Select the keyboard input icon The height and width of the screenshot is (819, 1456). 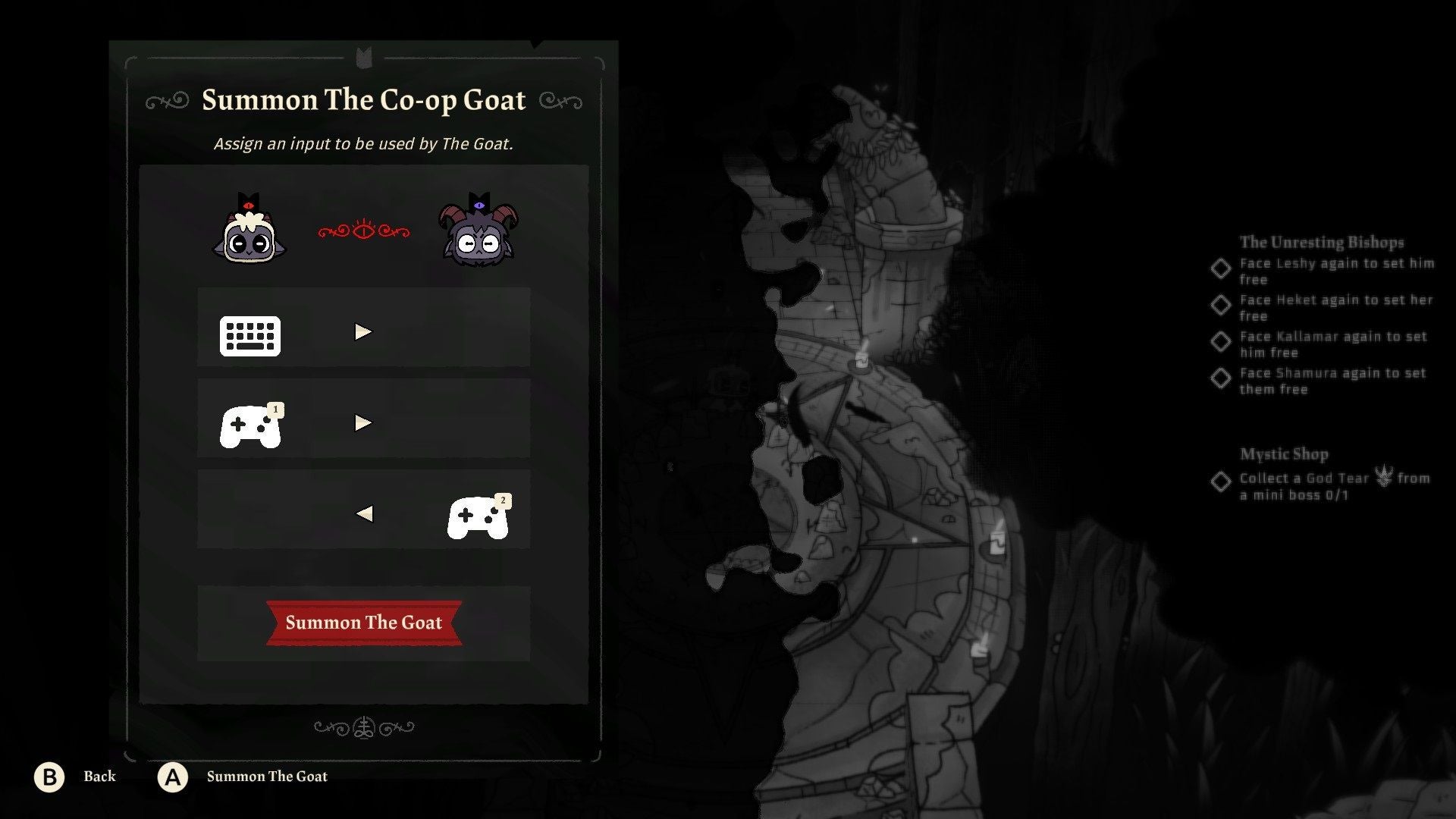click(x=250, y=336)
